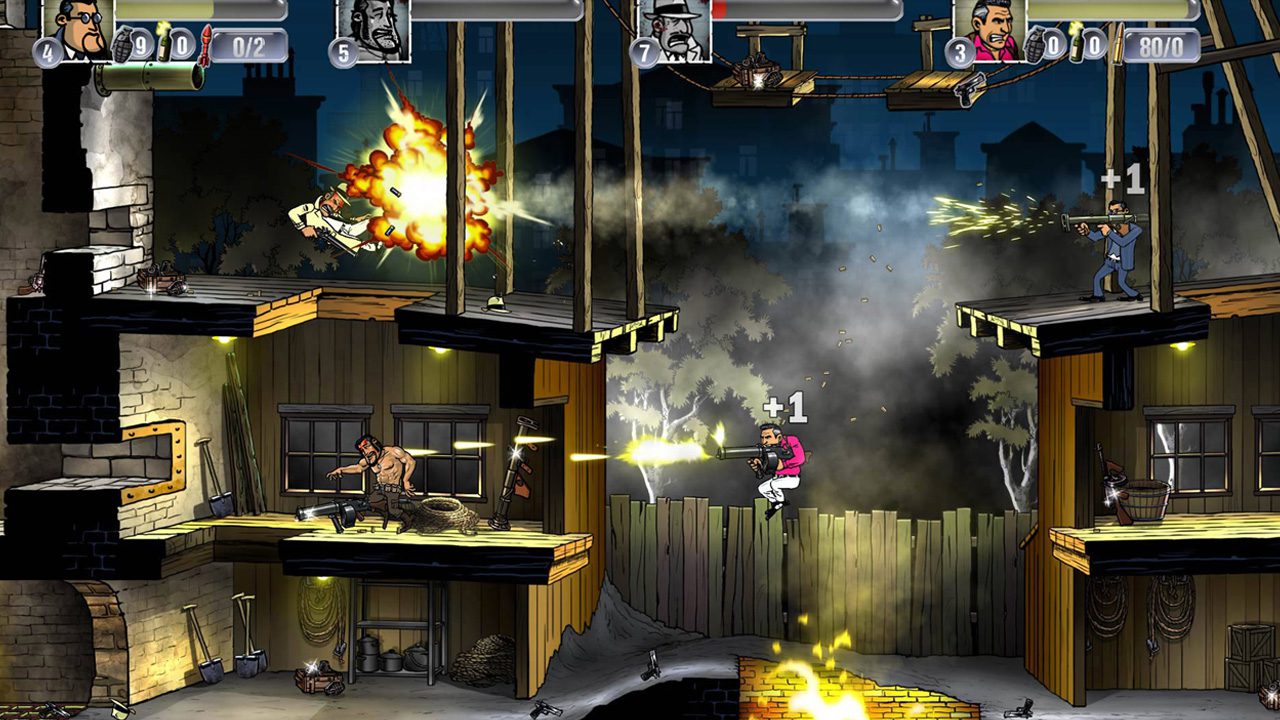The width and height of the screenshot is (1280, 720).
Task: Click the red rocket ammo icon
Action: 205,45
